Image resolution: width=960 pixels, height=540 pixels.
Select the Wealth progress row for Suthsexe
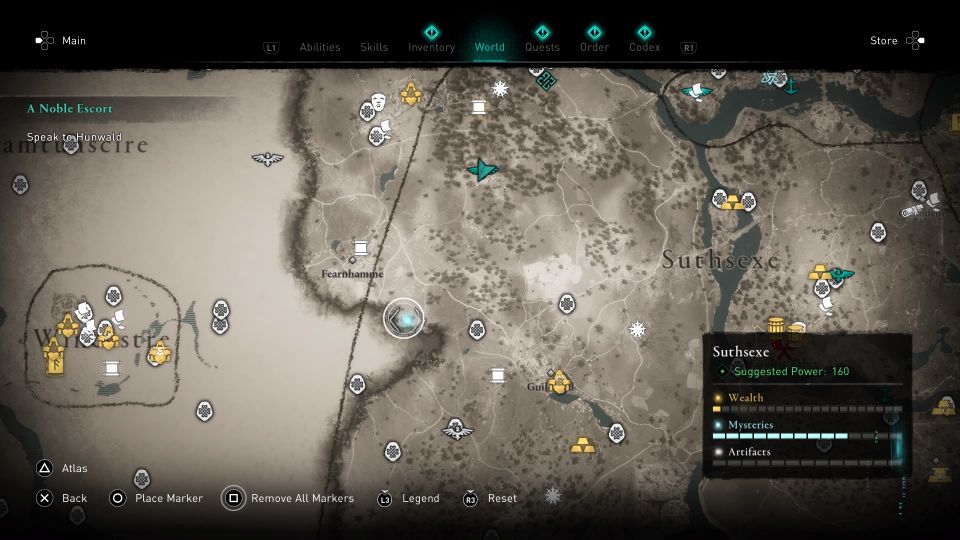click(805, 402)
